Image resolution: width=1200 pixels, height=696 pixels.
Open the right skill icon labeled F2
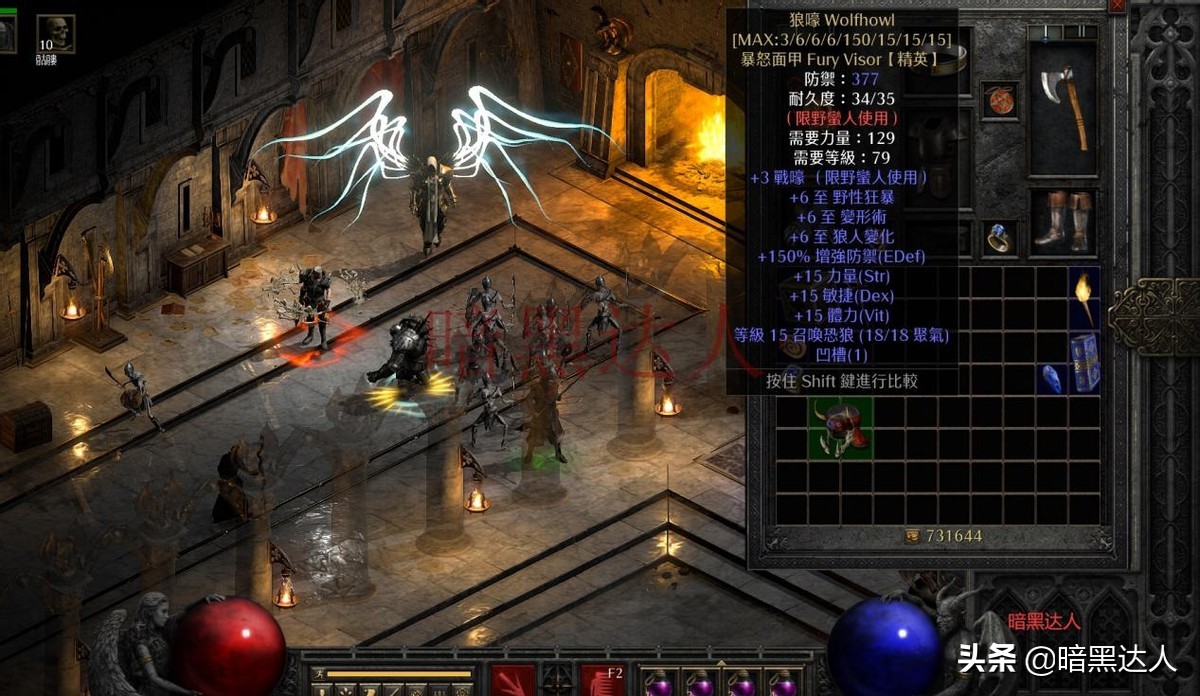pyautogui.click(x=601, y=680)
